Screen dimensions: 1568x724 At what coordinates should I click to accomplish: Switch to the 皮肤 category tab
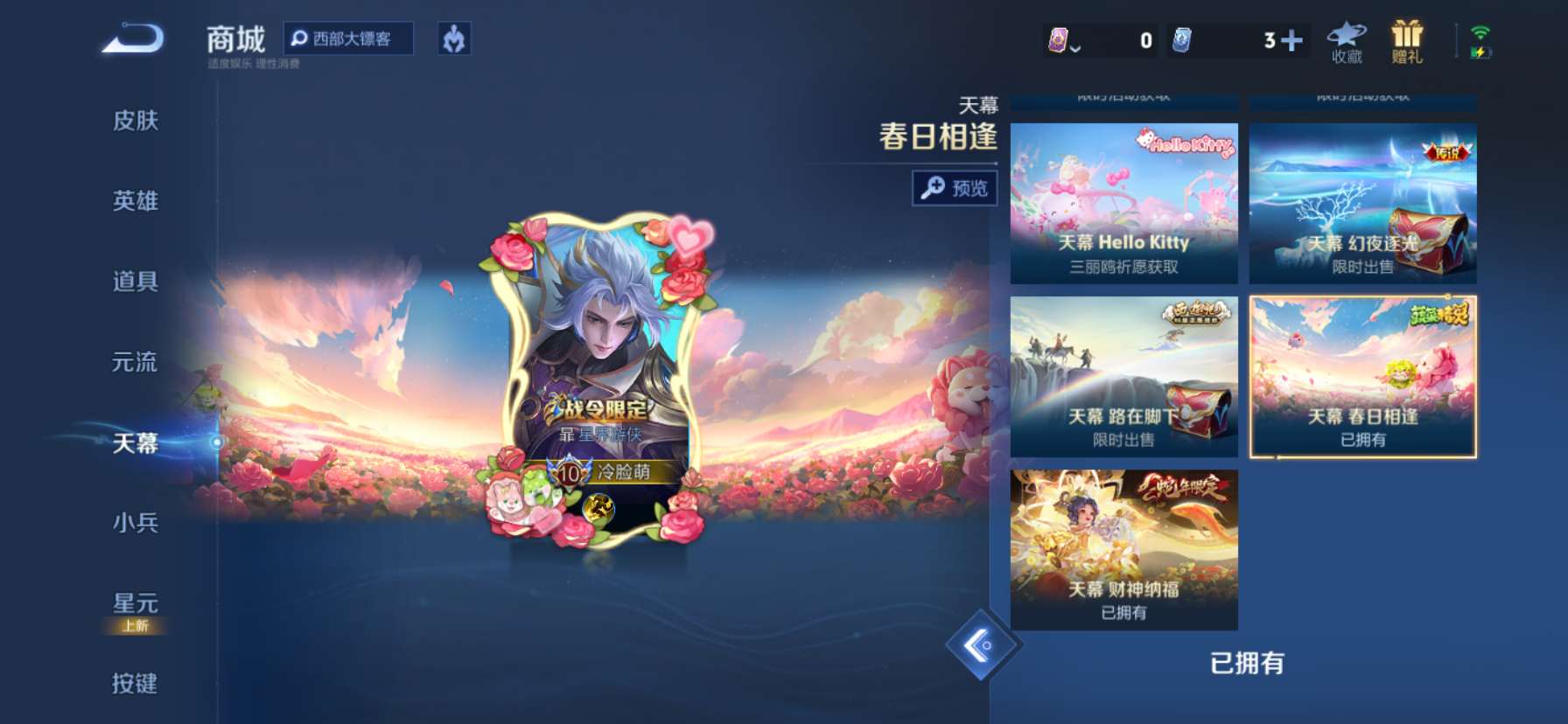[x=136, y=122]
